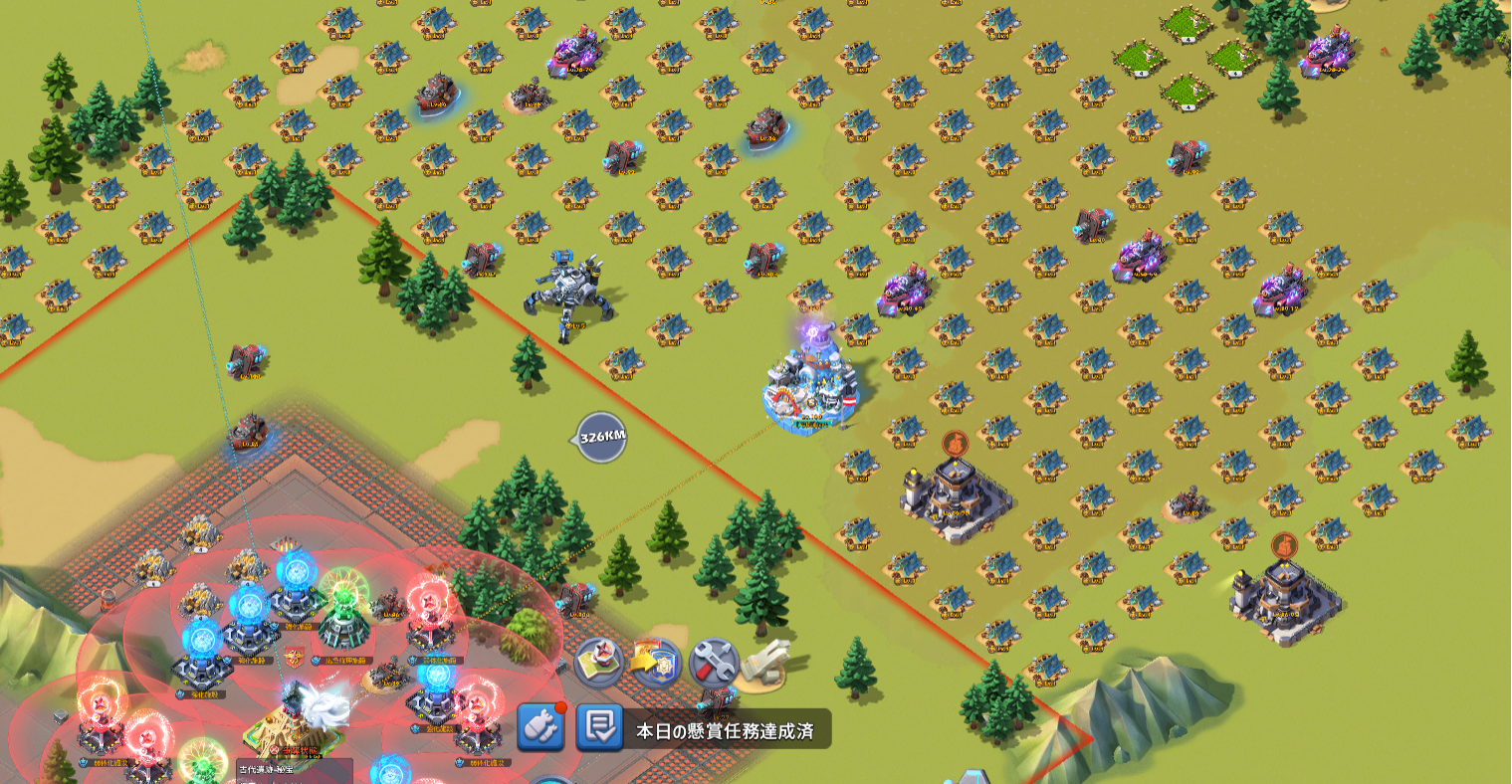Open the checklist task button
The width and height of the screenshot is (1512, 784).
point(599,729)
